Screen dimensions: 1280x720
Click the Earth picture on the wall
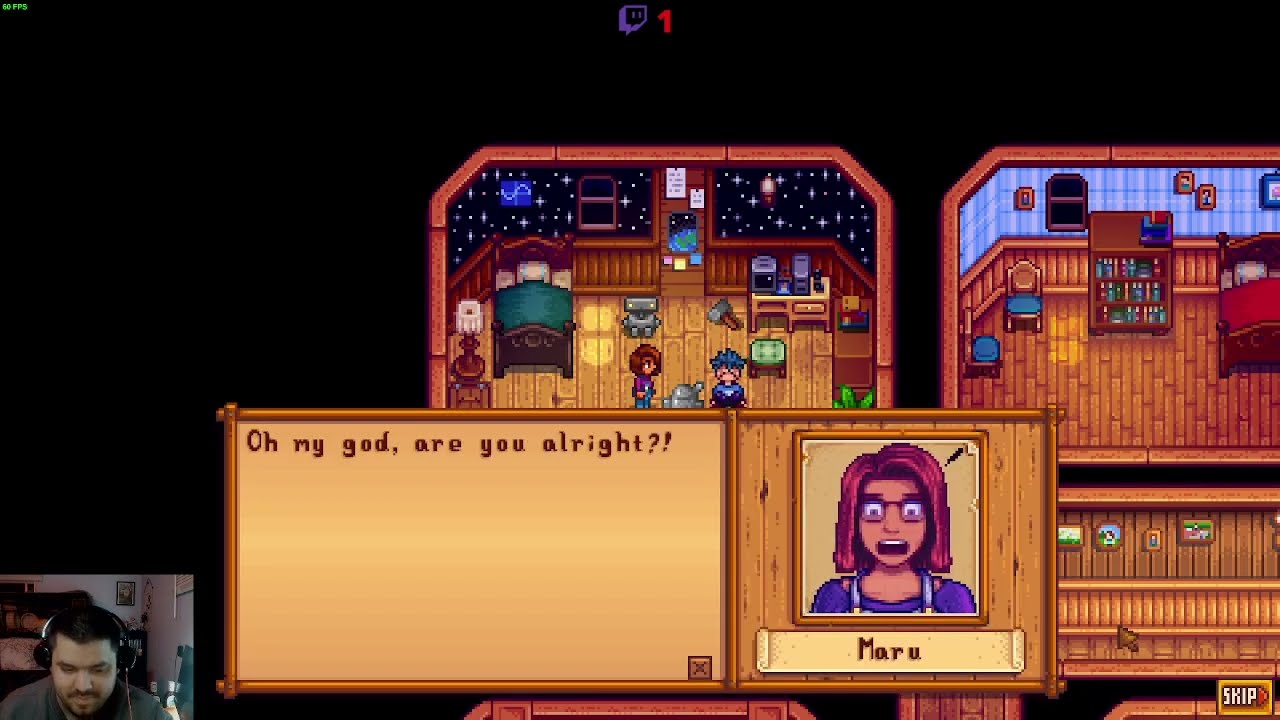(683, 230)
